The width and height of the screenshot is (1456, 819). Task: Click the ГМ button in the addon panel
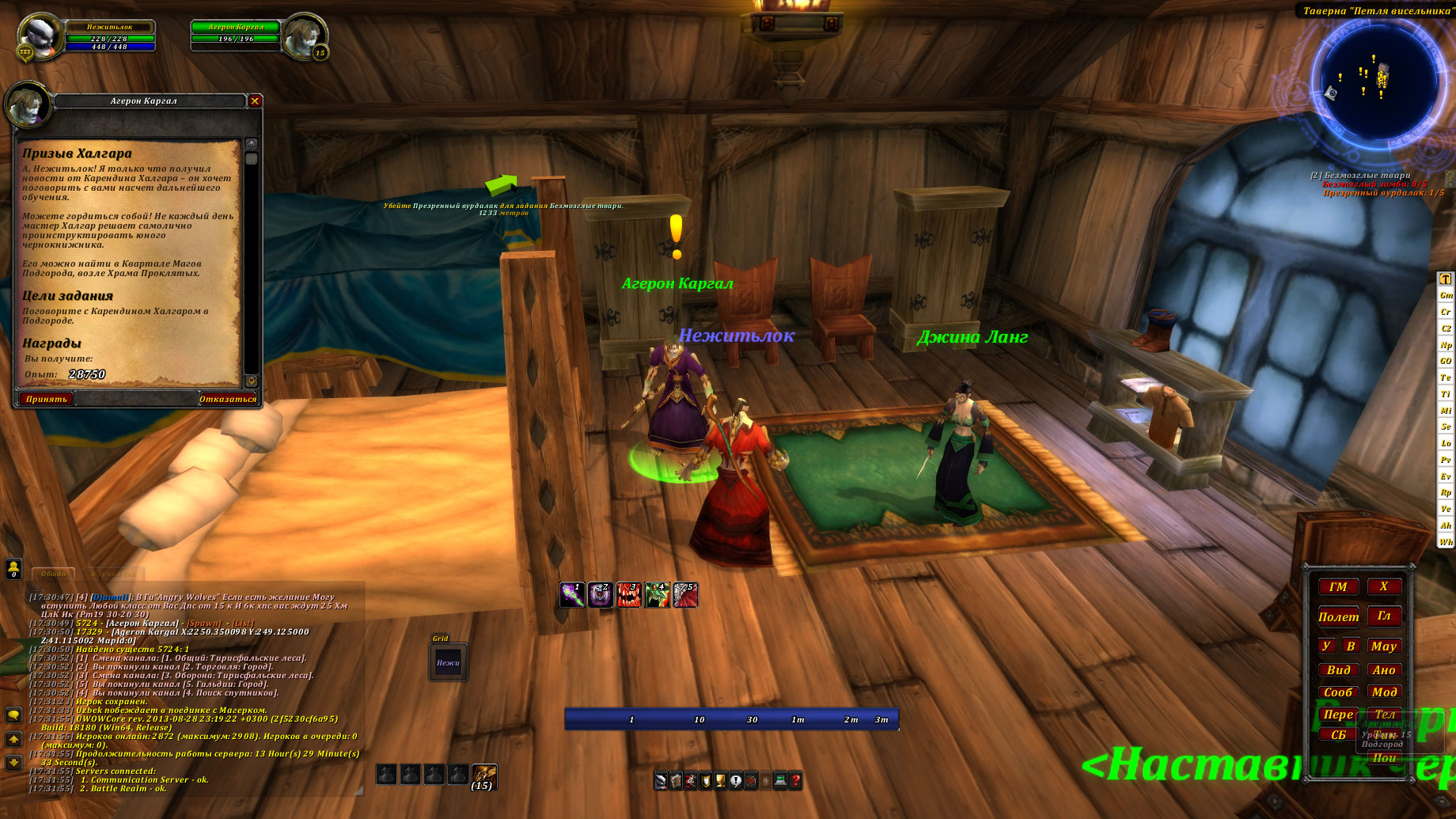tap(1338, 586)
